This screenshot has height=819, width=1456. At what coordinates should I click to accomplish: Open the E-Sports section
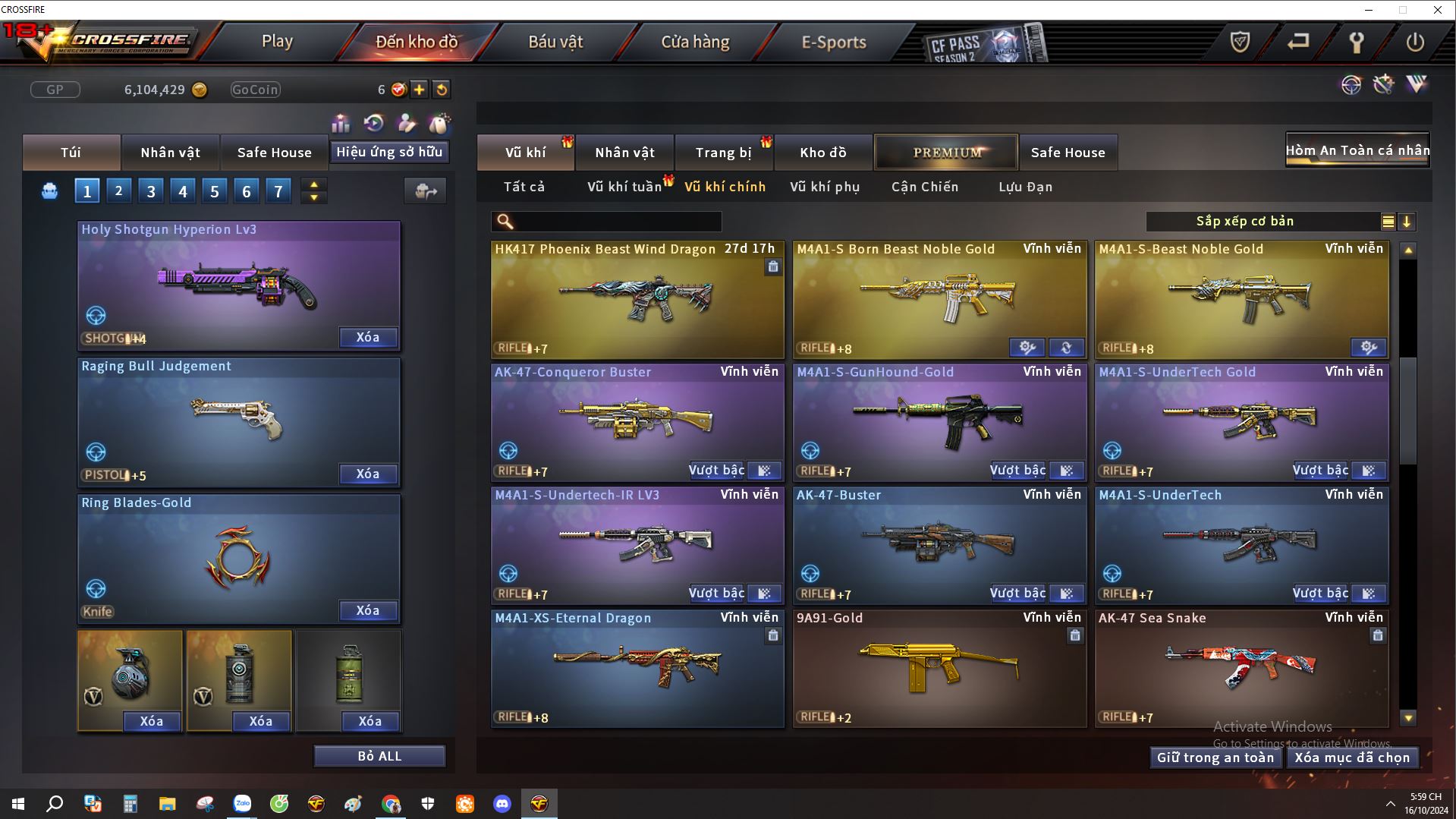tap(834, 42)
